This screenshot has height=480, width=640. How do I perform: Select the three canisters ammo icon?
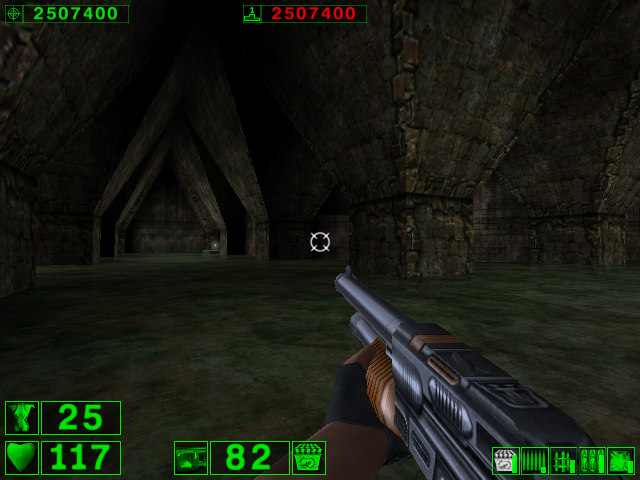[x=592, y=461]
